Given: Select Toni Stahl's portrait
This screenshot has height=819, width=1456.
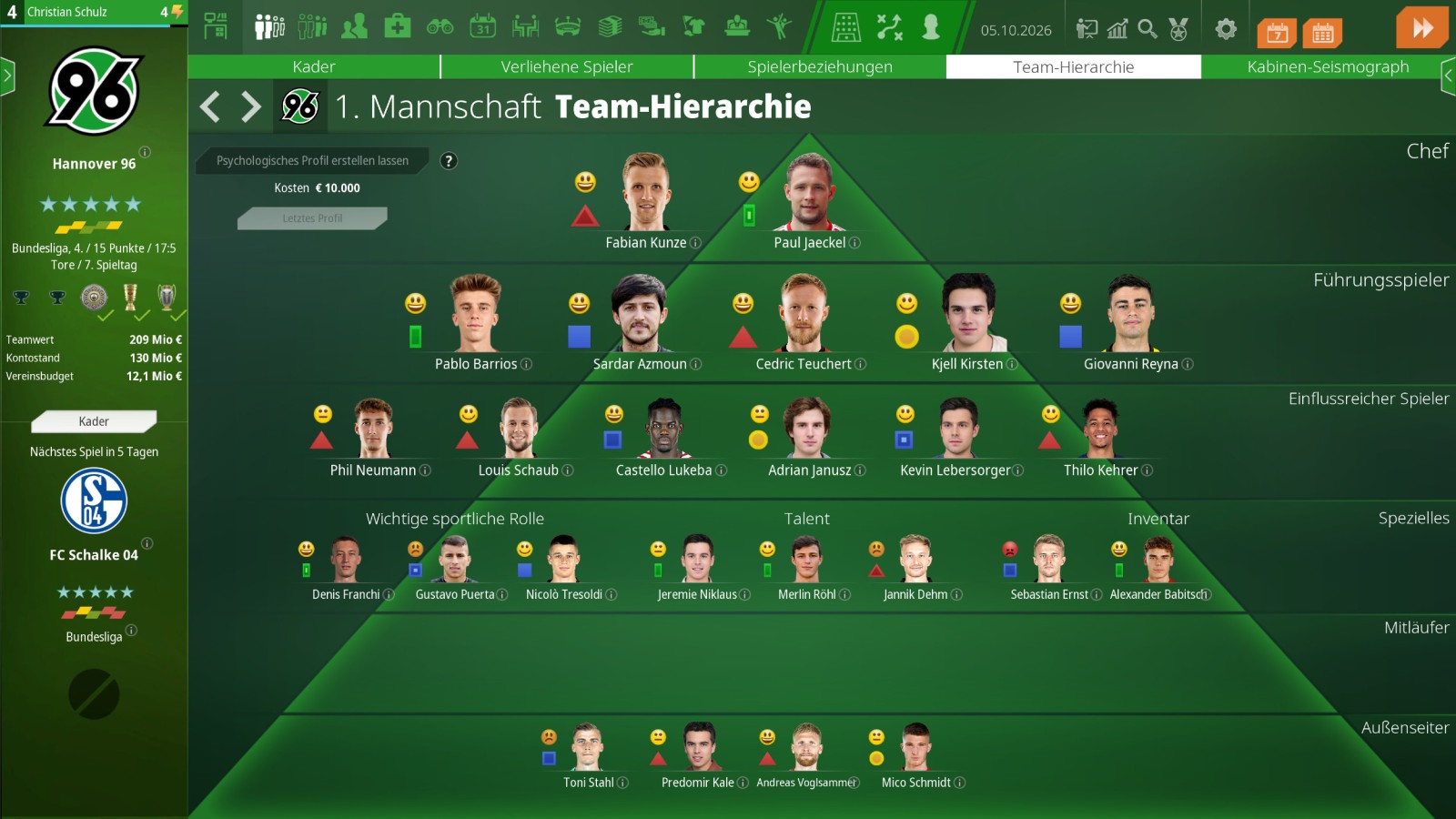Looking at the screenshot, I should 587,747.
